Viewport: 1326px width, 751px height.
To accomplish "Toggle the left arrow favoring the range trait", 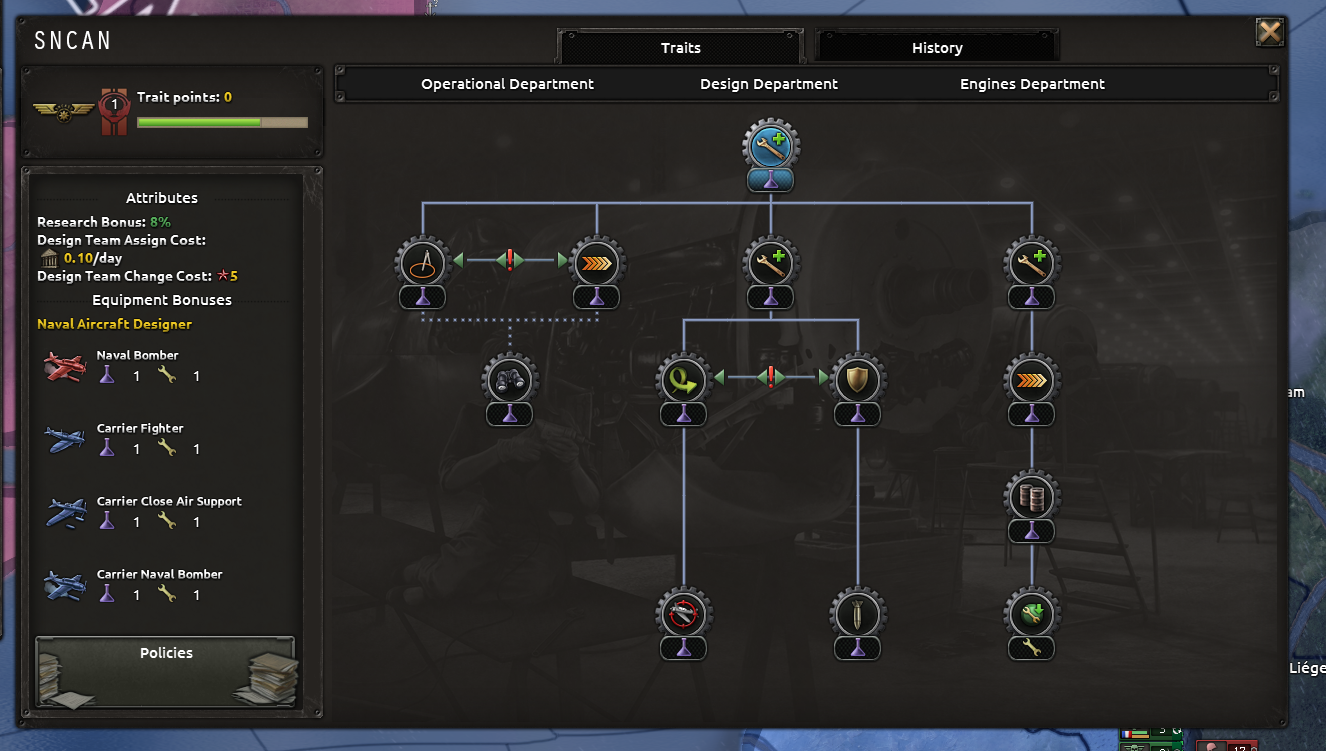I will pos(459,259).
